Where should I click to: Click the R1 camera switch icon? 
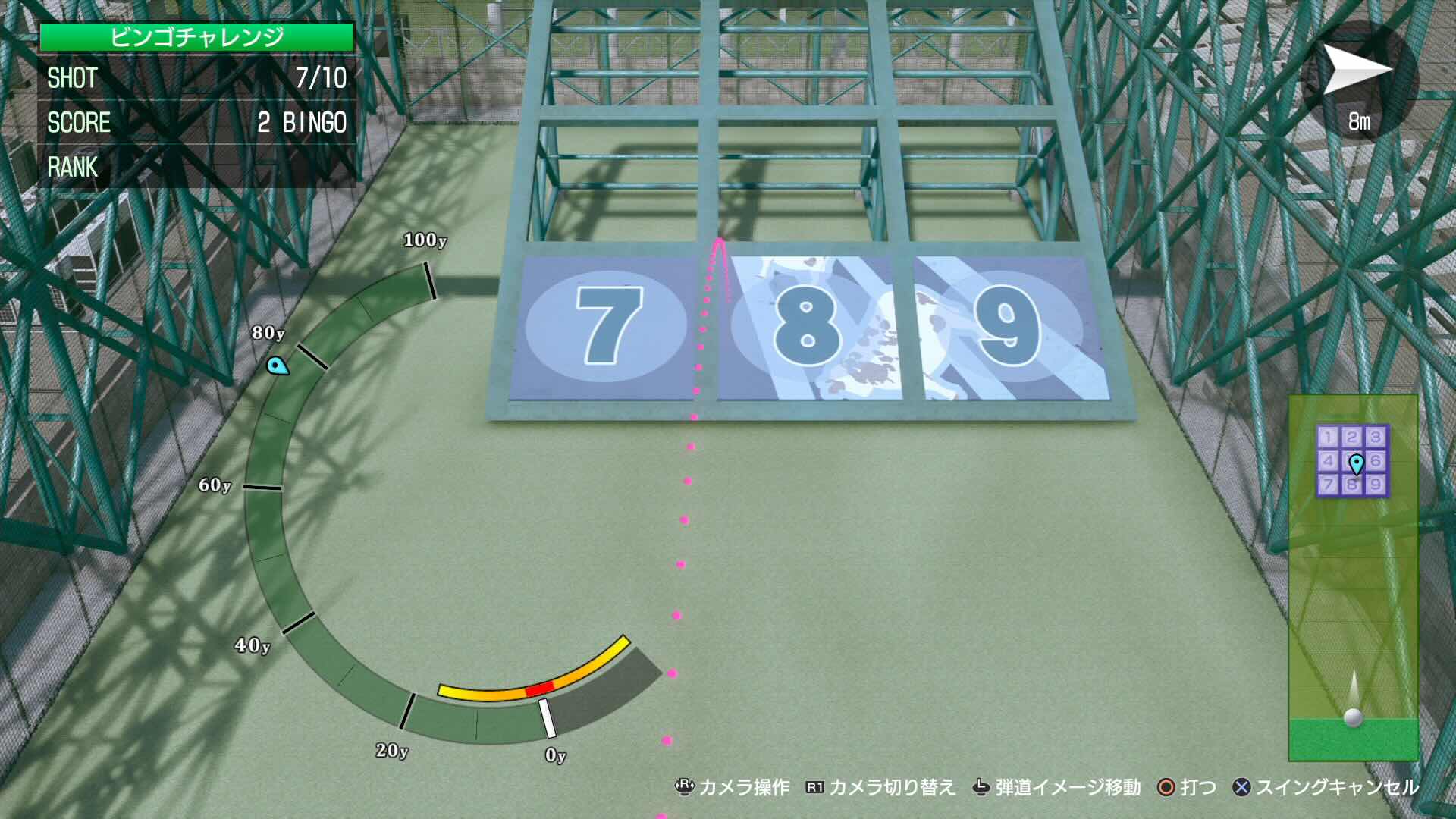click(x=814, y=788)
